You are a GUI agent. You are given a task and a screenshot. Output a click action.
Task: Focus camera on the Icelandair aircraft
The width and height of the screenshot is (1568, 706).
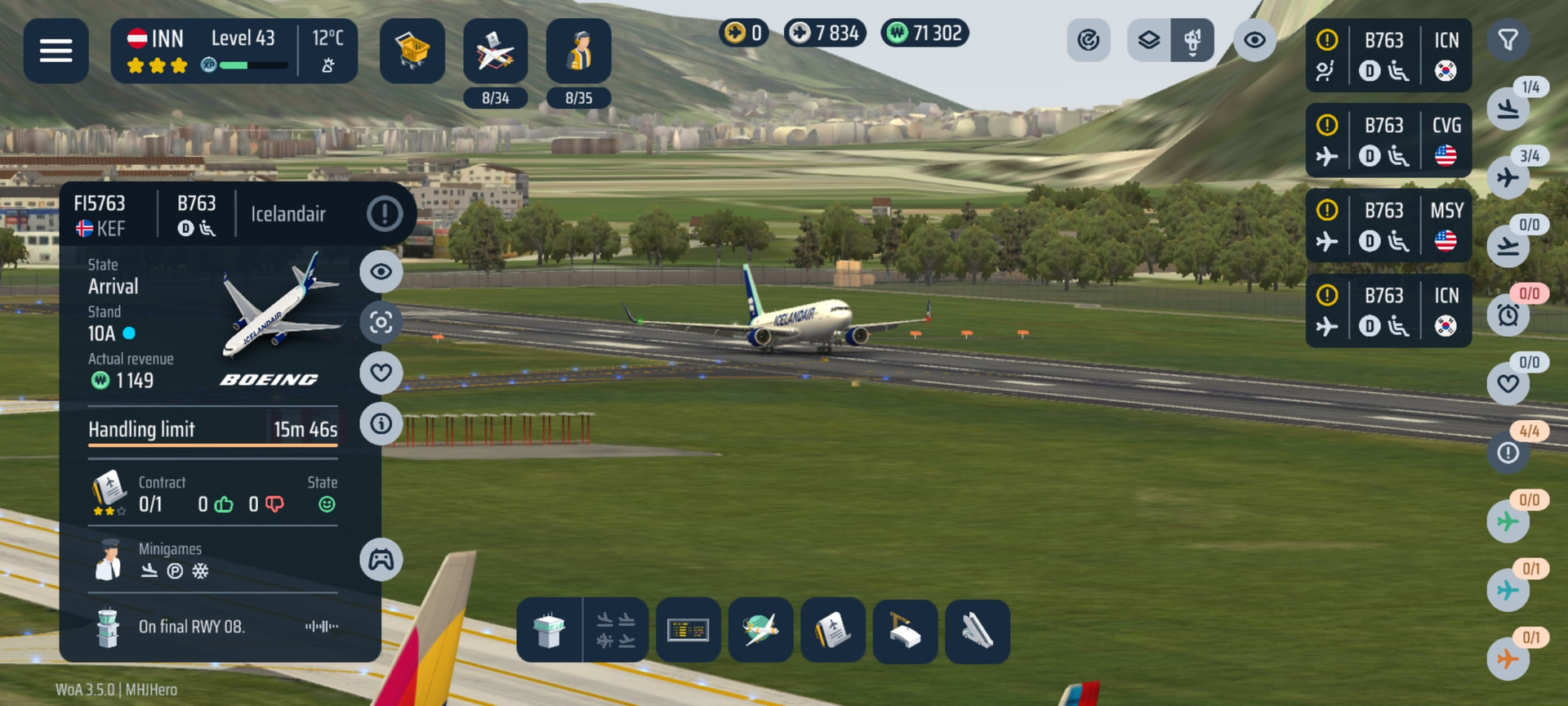(x=381, y=323)
